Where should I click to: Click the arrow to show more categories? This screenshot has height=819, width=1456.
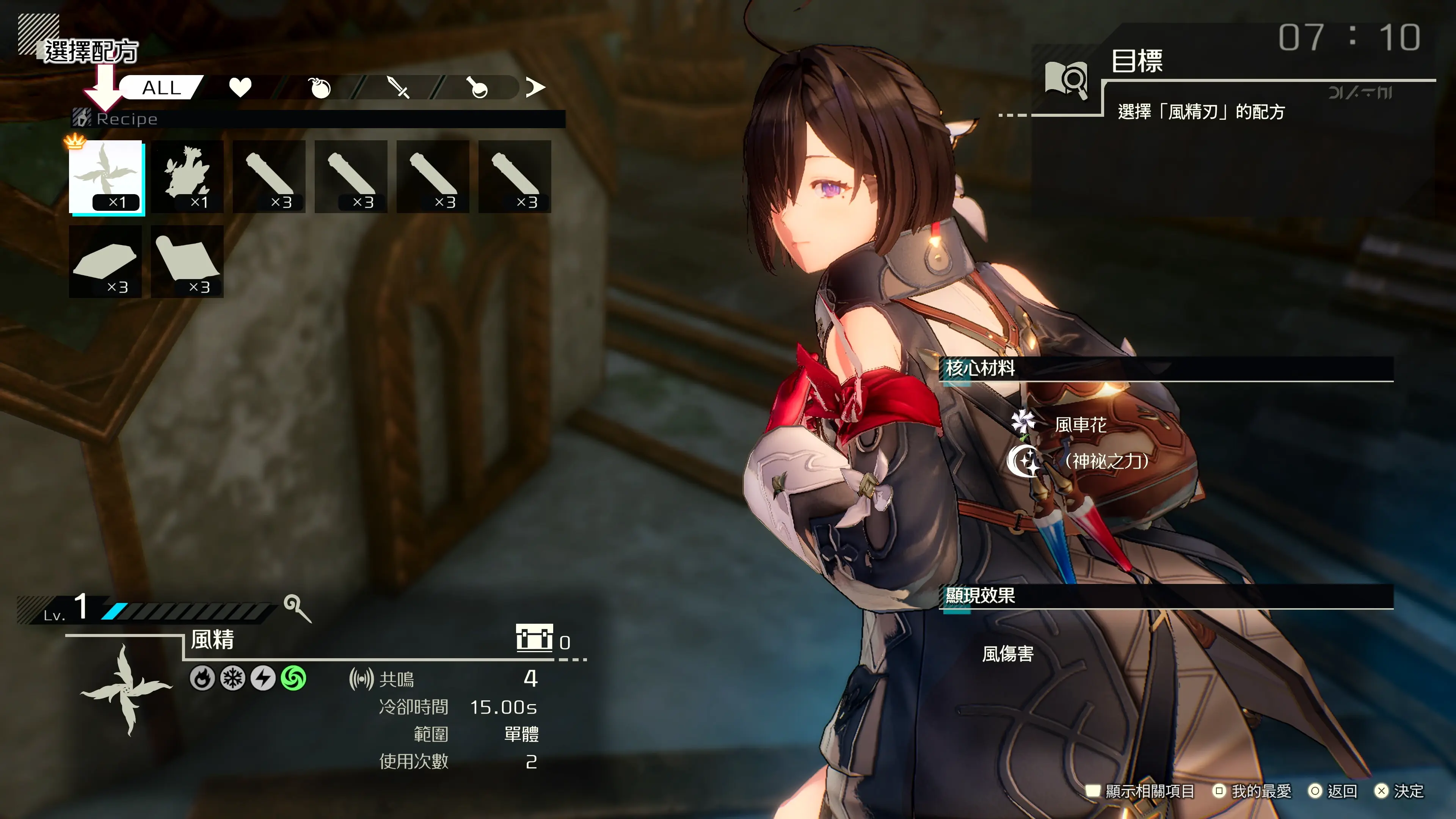pos(535,87)
